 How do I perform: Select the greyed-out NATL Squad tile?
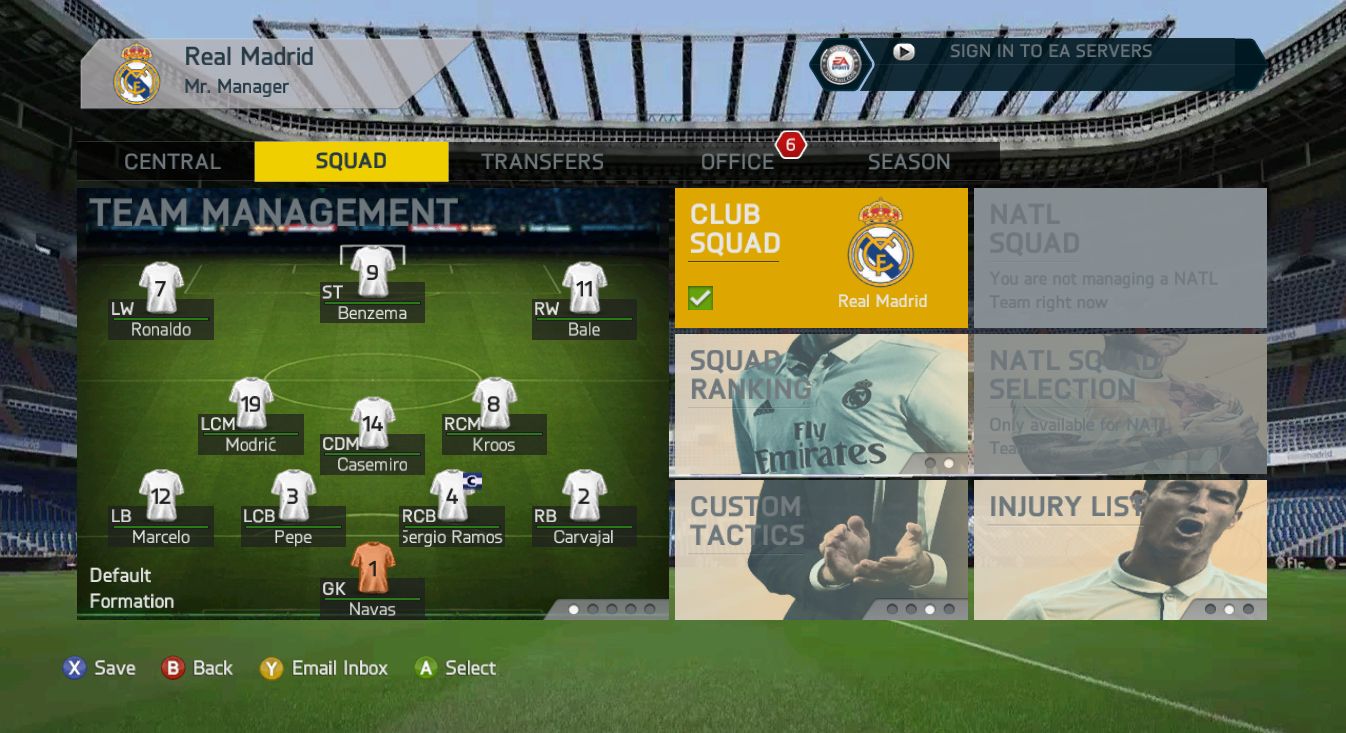coord(1120,258)
